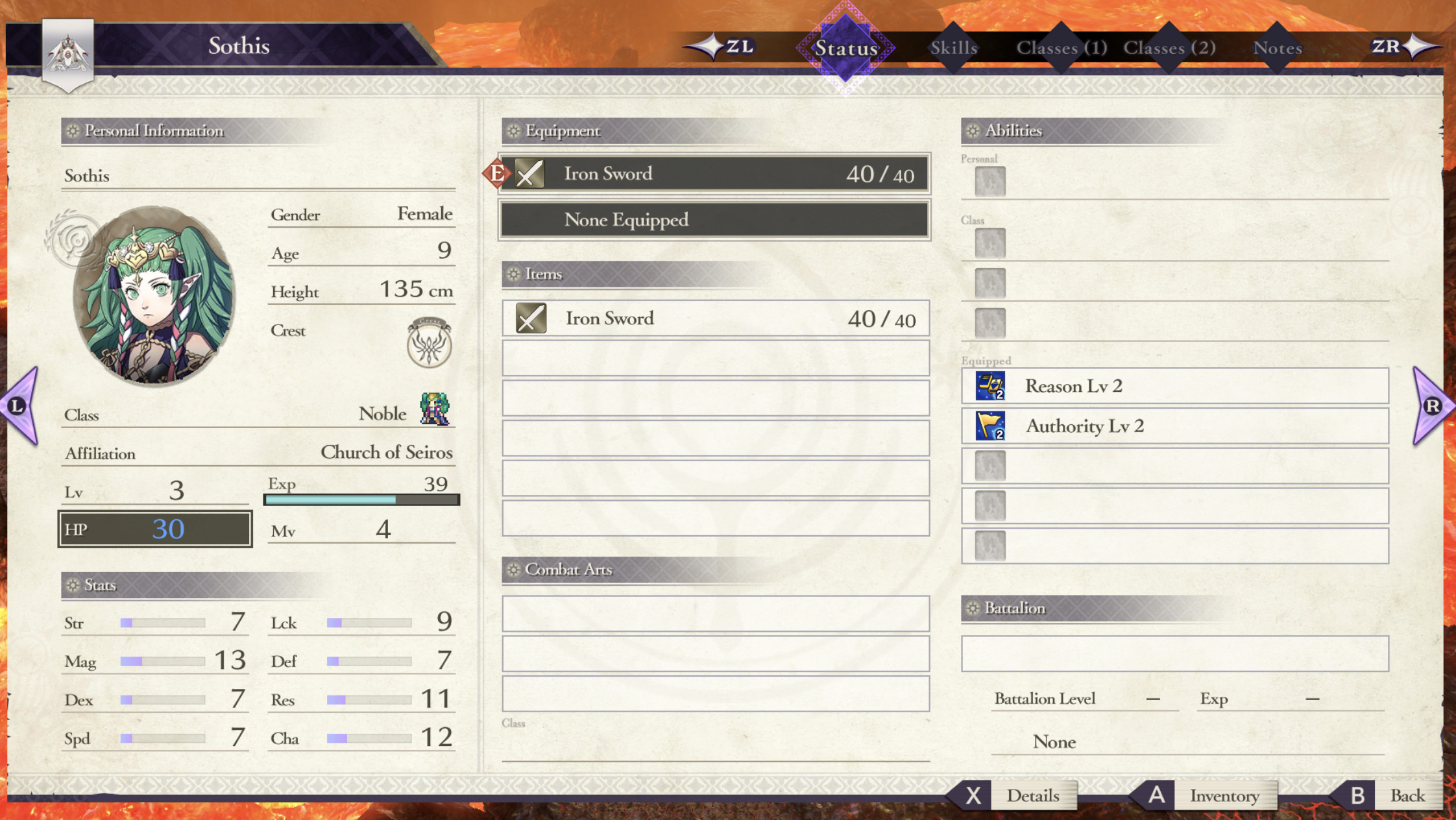1456x820 pixels.
Task: Open the Classes (1) tab
Action: point(1062,47)
